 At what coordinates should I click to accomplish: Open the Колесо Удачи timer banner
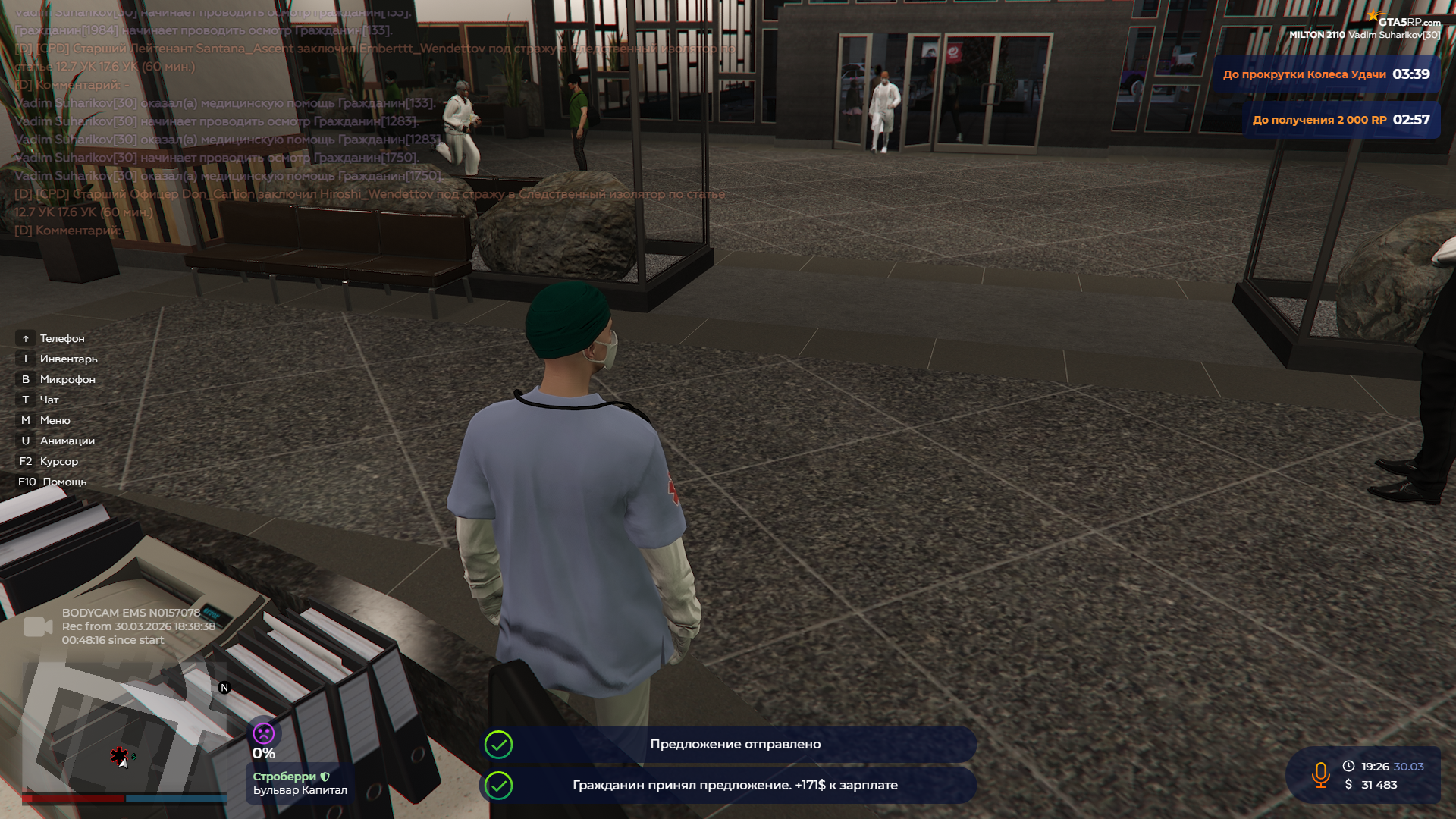[1326, 74]
